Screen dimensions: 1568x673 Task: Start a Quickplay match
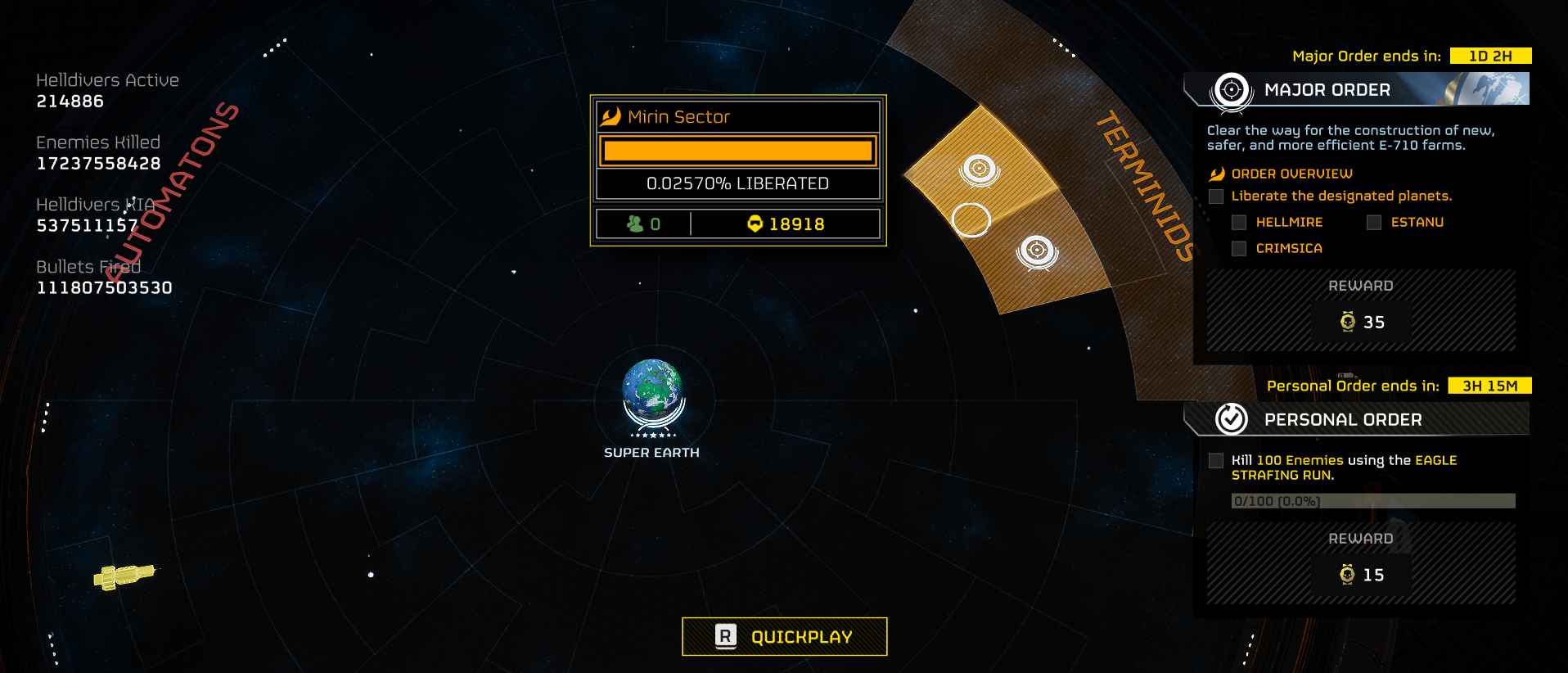pyautogui.click(x=784, y=636)
